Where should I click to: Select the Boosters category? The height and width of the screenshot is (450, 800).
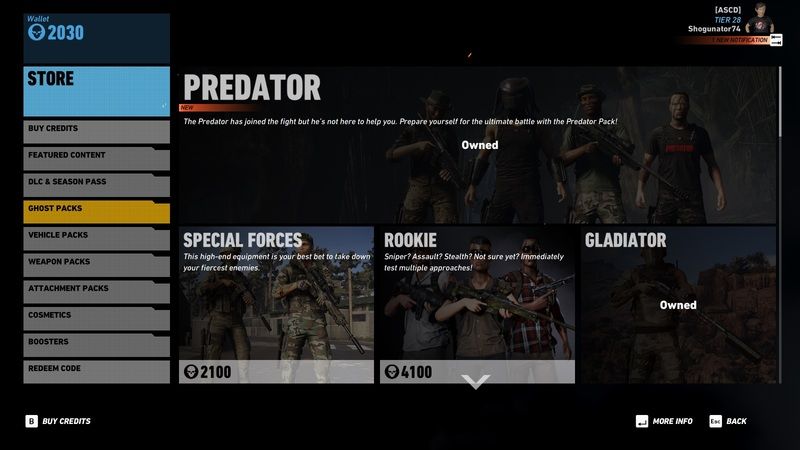pyautogui.click(x=96, y=342)
